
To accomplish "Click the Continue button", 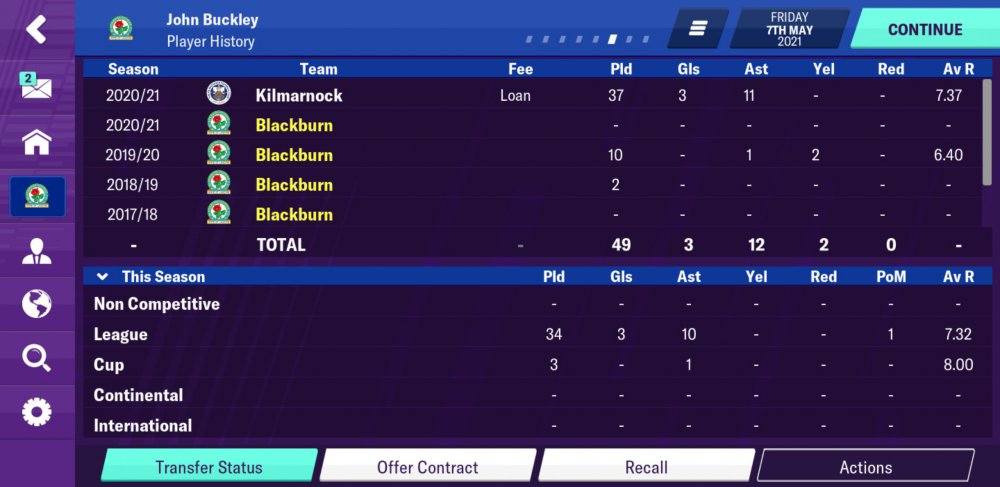I will pos(924,29).
